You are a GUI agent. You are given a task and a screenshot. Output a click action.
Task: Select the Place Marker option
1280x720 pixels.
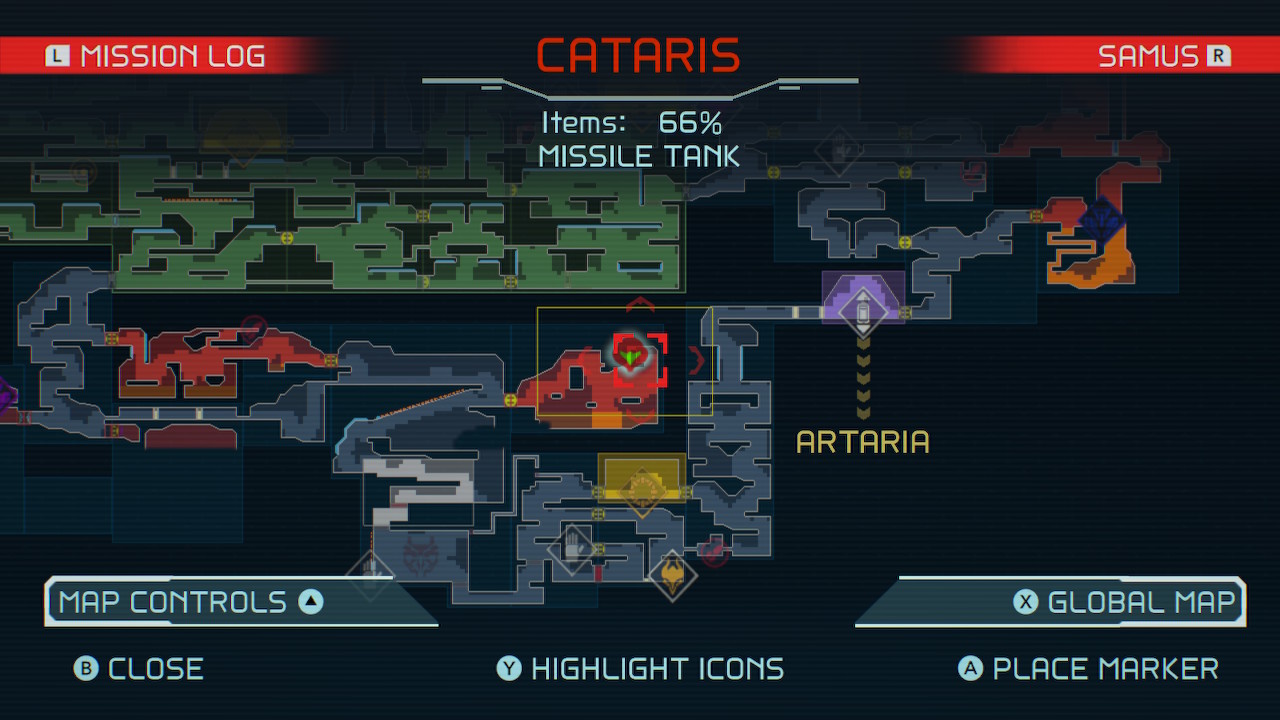click(1090, 668)
